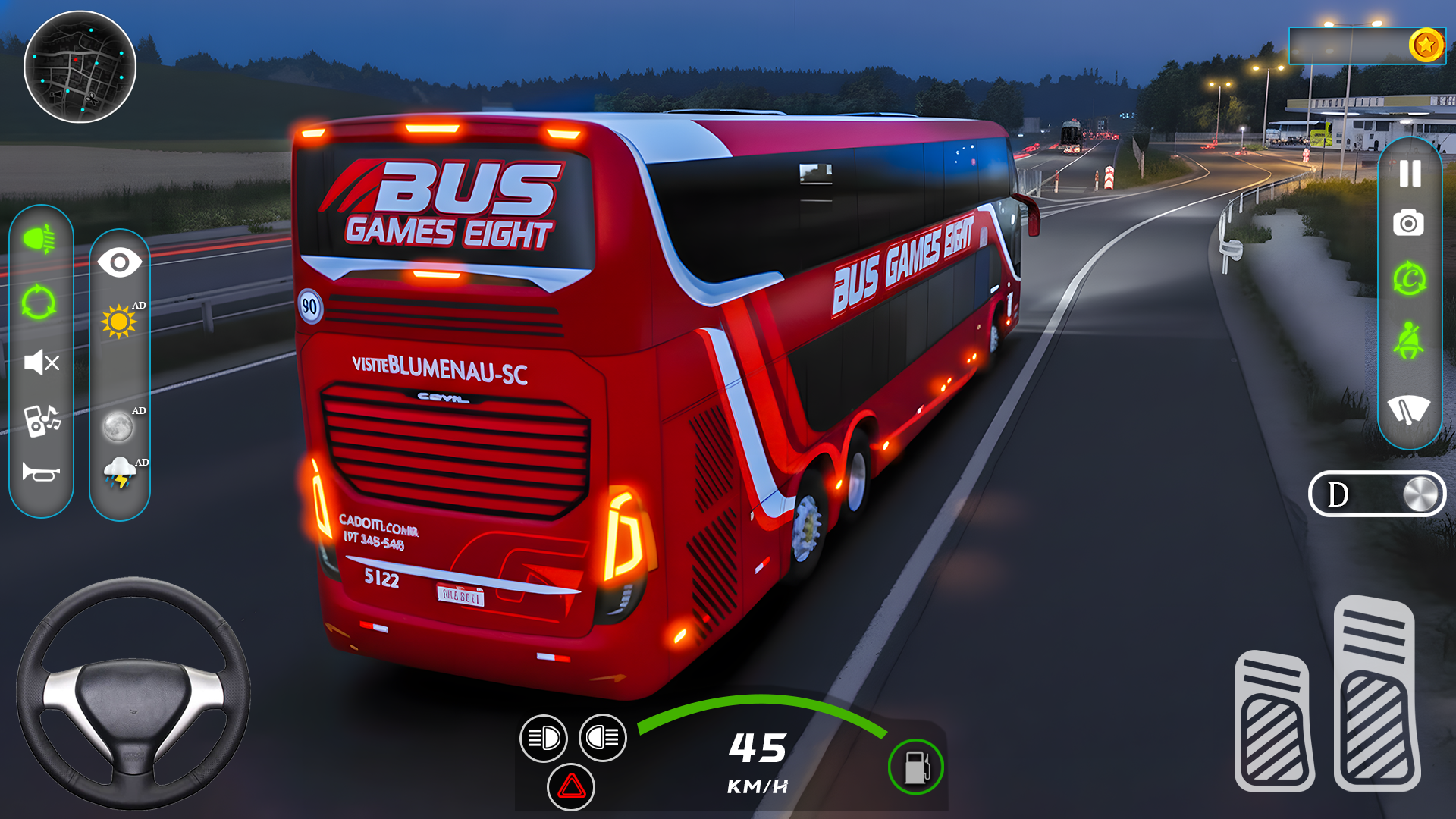Select the stormy weather option
The height and width of the screenshot is (819, 1456).
click(x=121, y=470)
